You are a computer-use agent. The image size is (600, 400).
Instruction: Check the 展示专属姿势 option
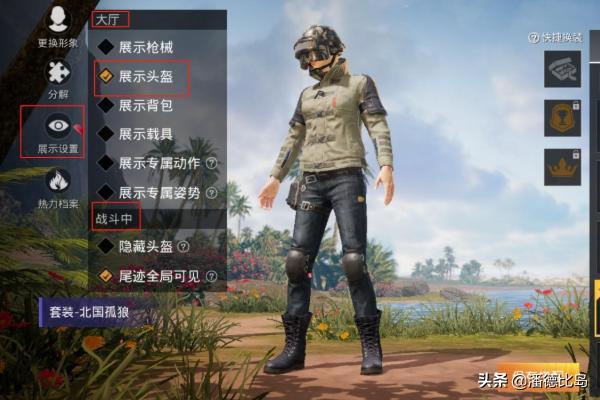(x=105, y=191)
